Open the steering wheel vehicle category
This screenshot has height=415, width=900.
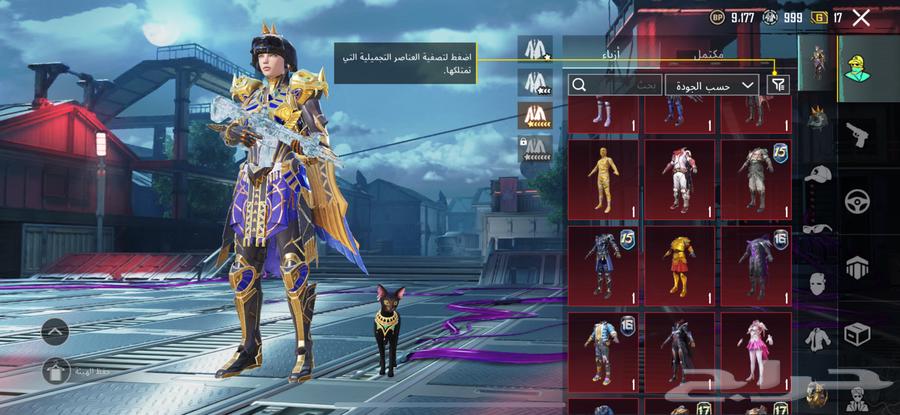(857, 200)
